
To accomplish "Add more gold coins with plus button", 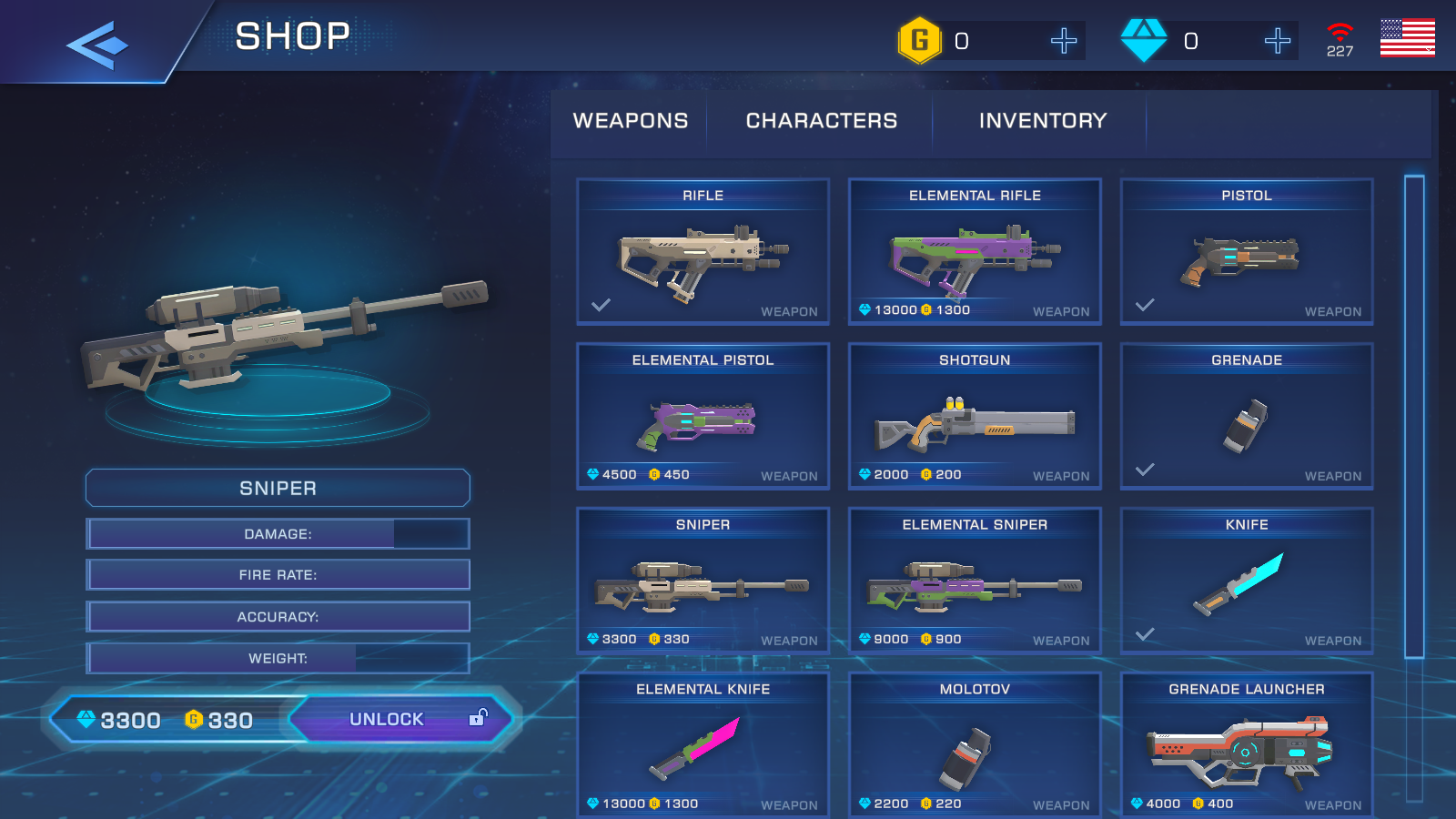I will click(x=1063, y=41).
